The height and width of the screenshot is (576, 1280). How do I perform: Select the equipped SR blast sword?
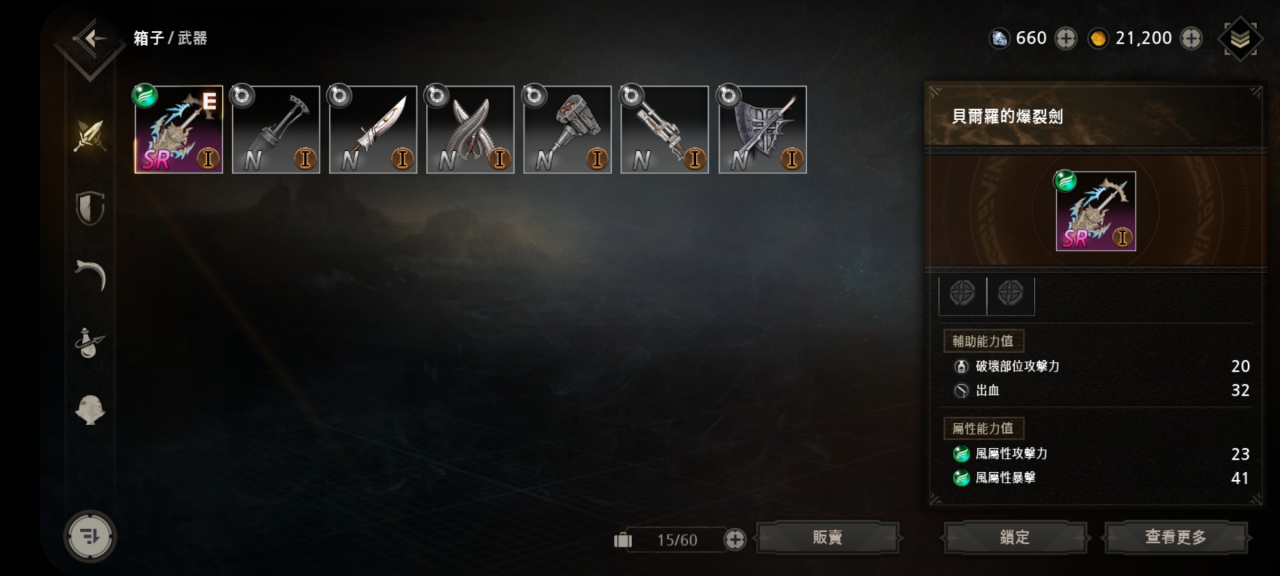pyautogui.click(x=179, y=130)
